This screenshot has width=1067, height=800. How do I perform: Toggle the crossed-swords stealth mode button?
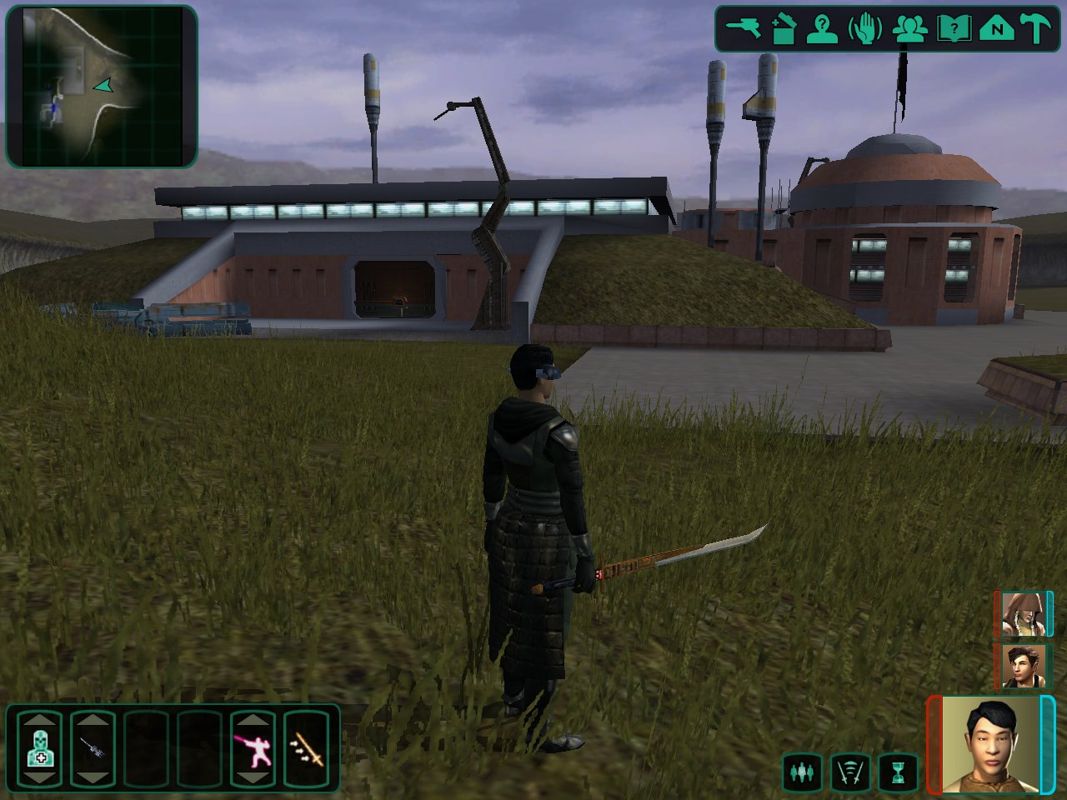[850, 772]
